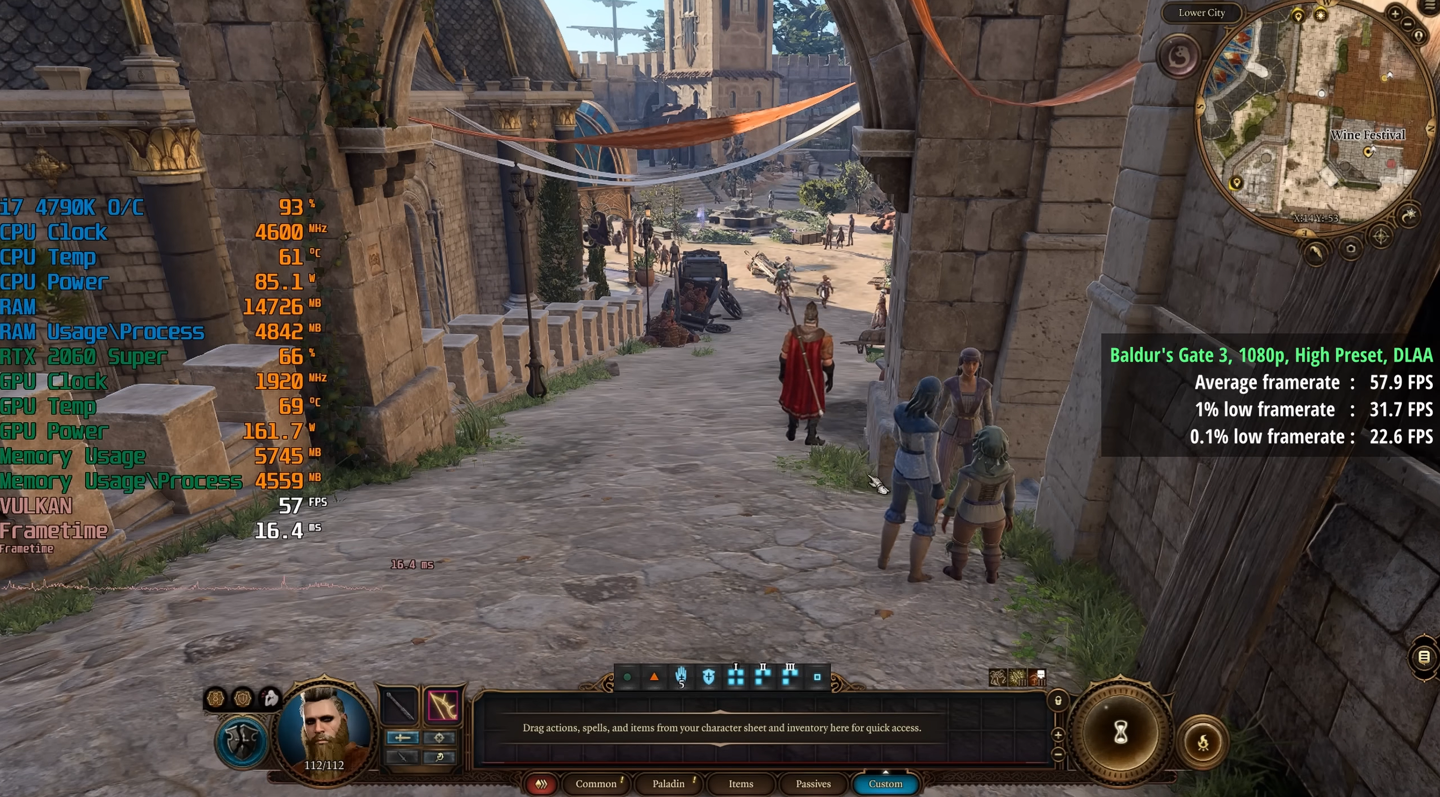
Task: Switch to the Common hotbar tab
Action: click(x=596, y=784)
